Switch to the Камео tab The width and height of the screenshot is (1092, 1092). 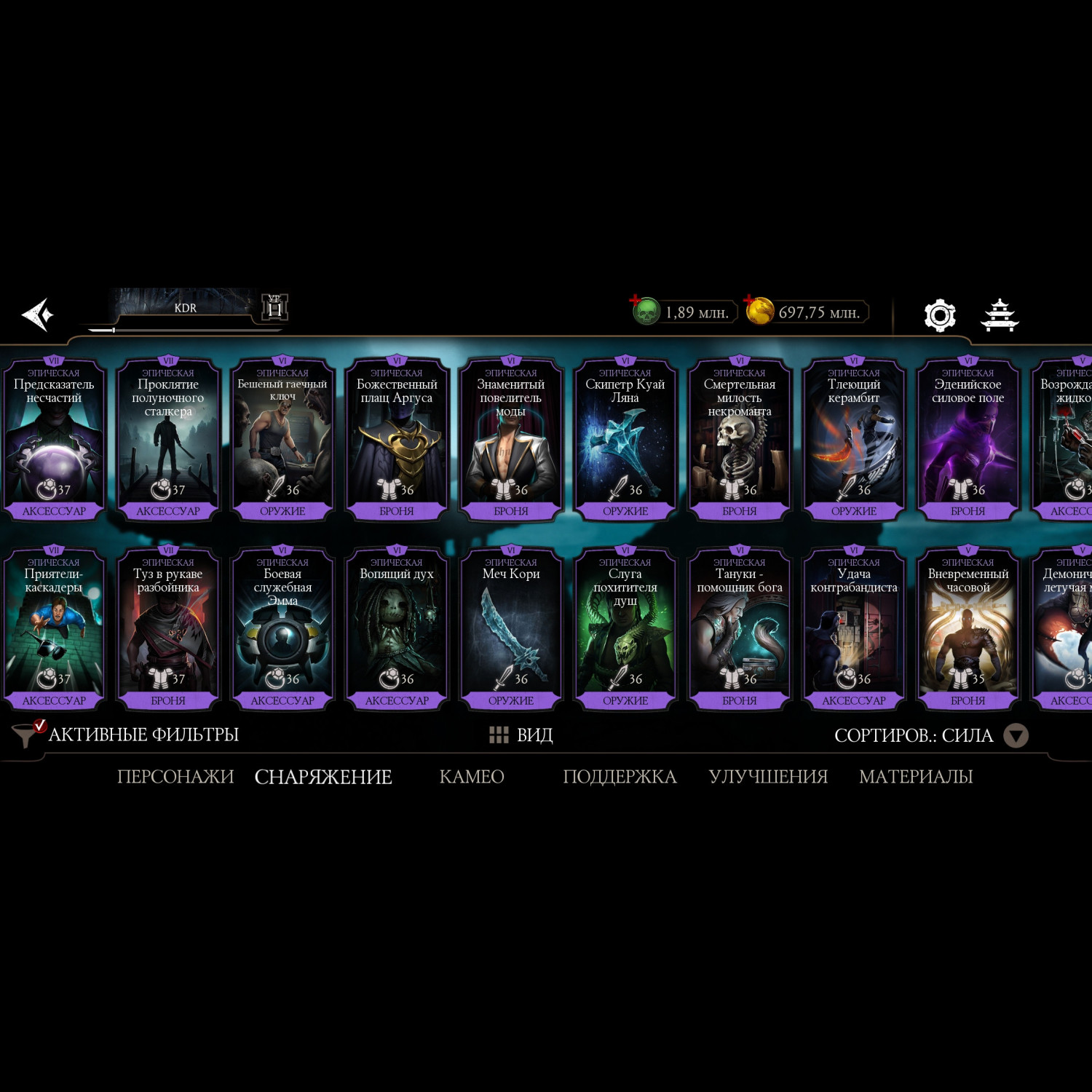[472, 777]
